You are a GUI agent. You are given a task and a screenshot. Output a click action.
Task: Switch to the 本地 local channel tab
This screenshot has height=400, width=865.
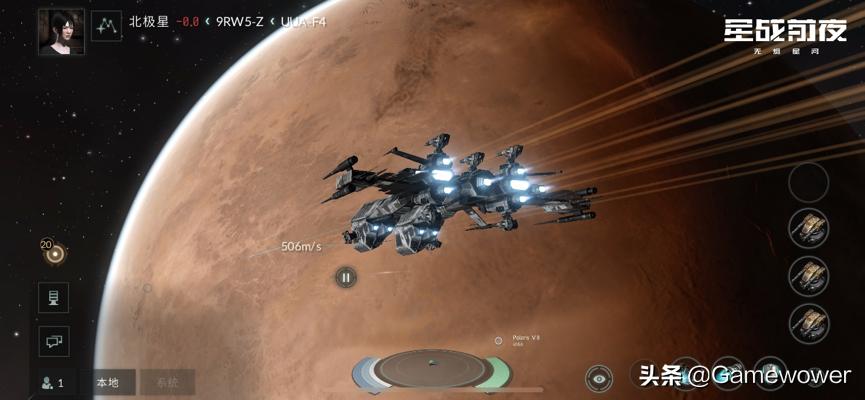107,382
